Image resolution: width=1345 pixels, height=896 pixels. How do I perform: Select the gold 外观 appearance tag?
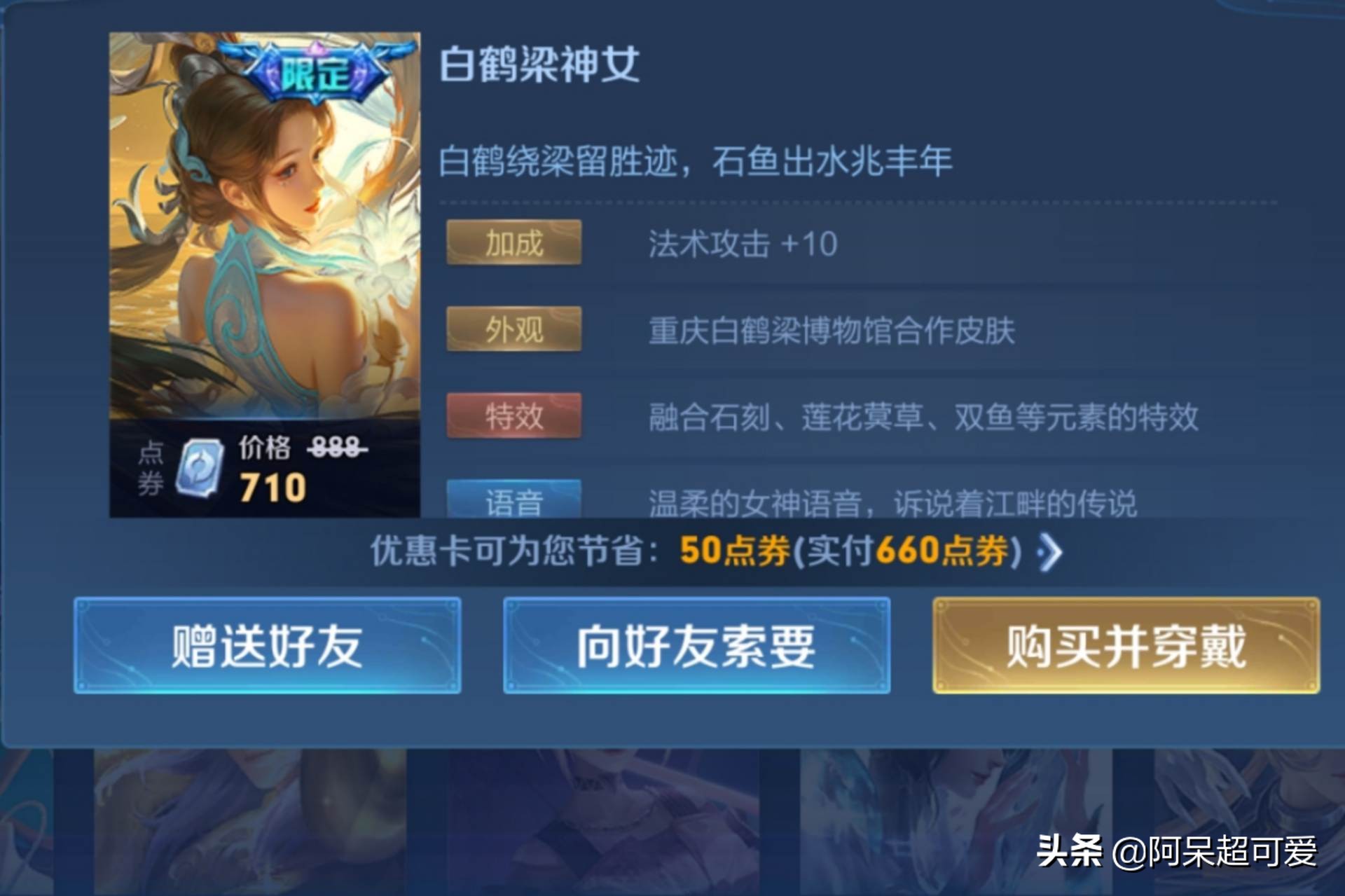tap(513, 330)
